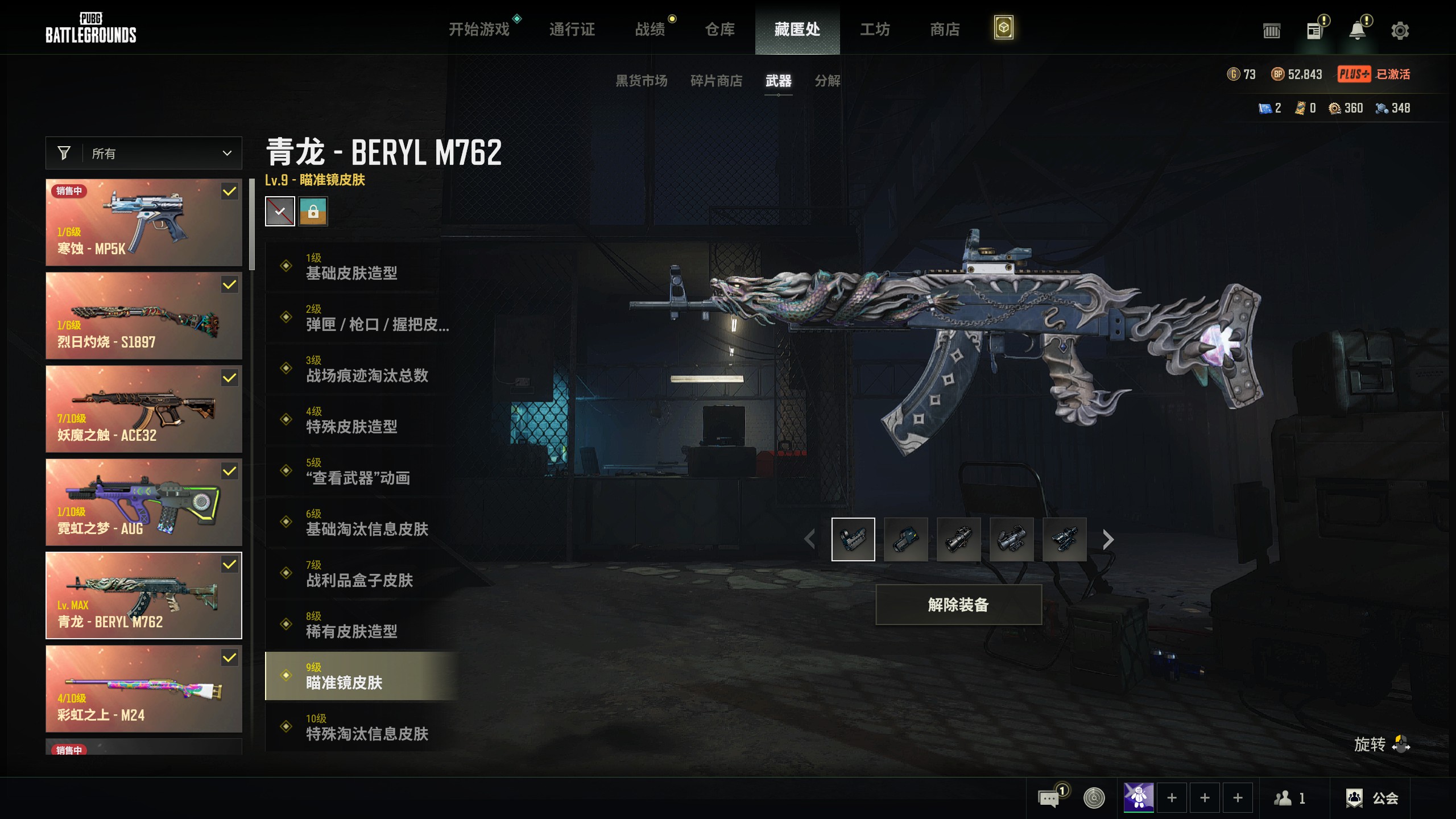Select the locked teal skin variant
The width and height of the screenshot is (1456, 819).
[313, 212]
